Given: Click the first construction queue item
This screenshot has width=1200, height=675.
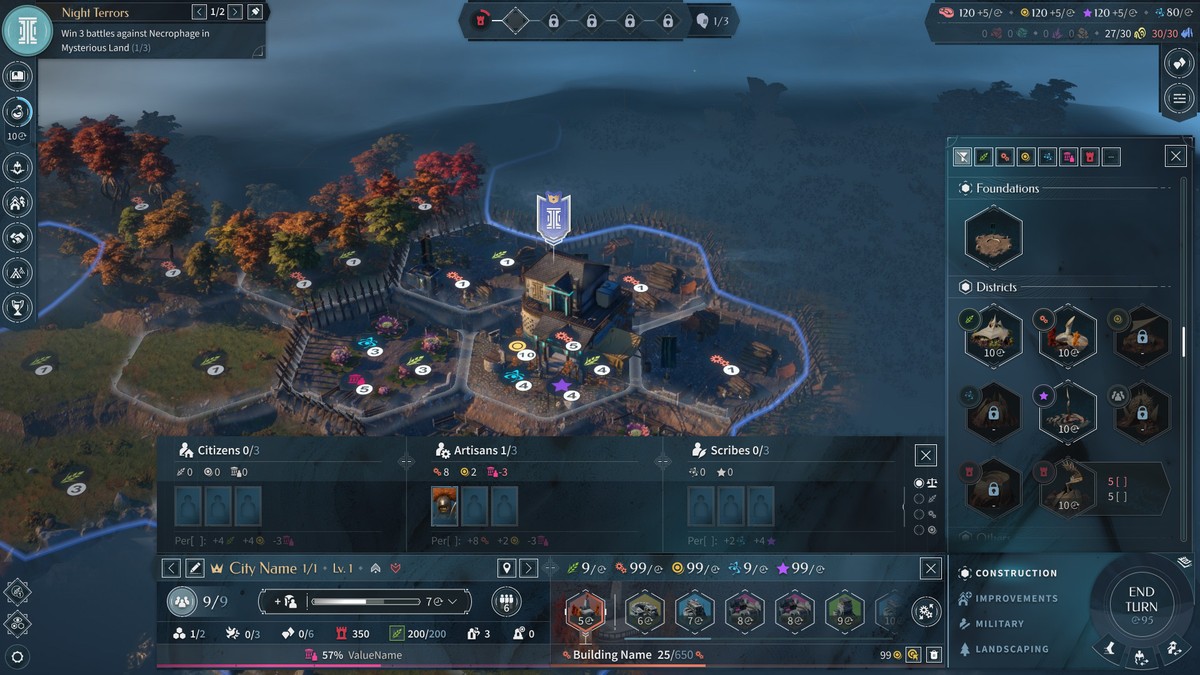Looking at the screenshot, I should [585, 612].
